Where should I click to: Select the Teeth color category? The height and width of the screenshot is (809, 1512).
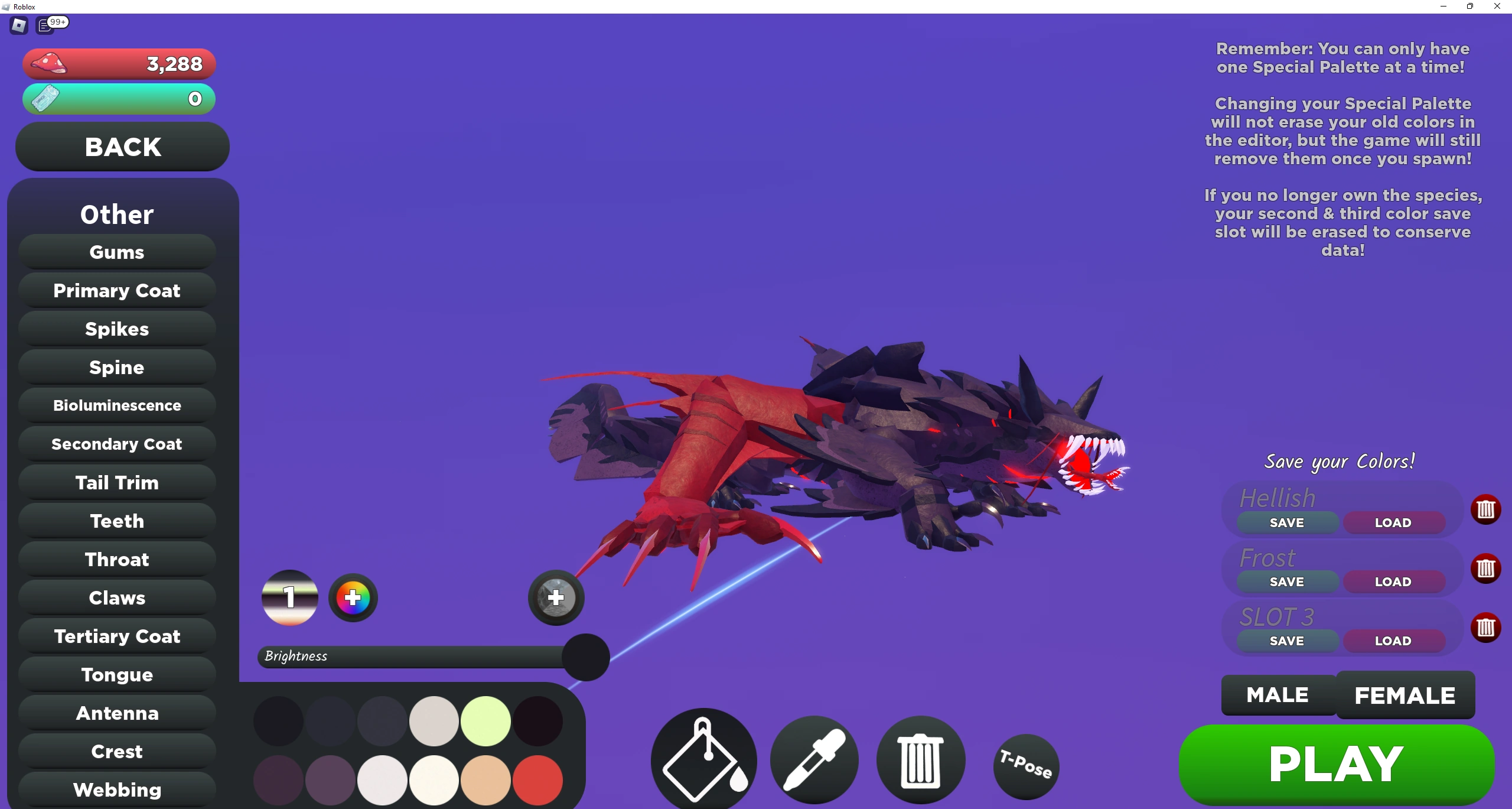(x=116, y=521)
